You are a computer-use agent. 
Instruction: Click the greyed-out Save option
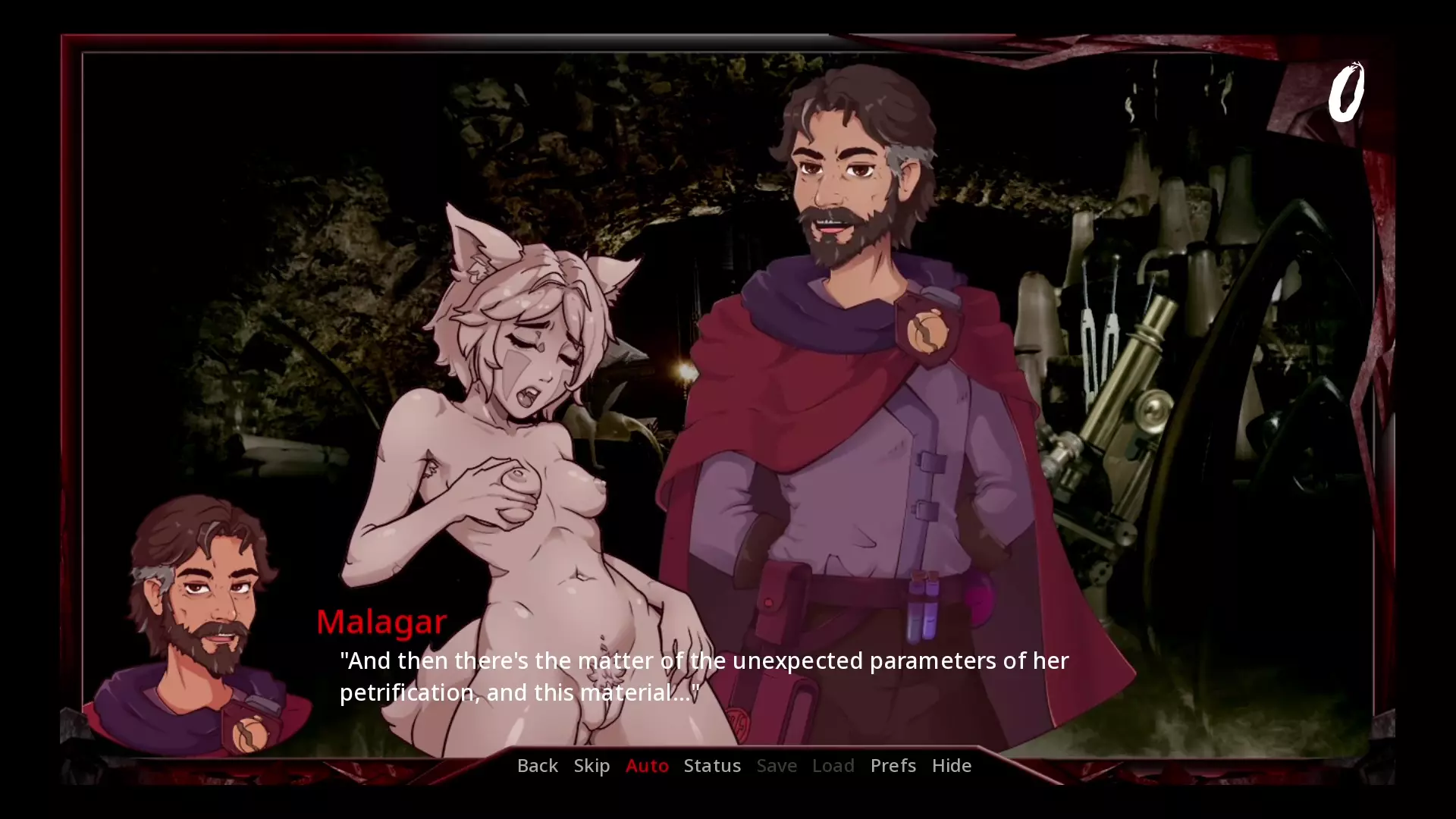777,765
